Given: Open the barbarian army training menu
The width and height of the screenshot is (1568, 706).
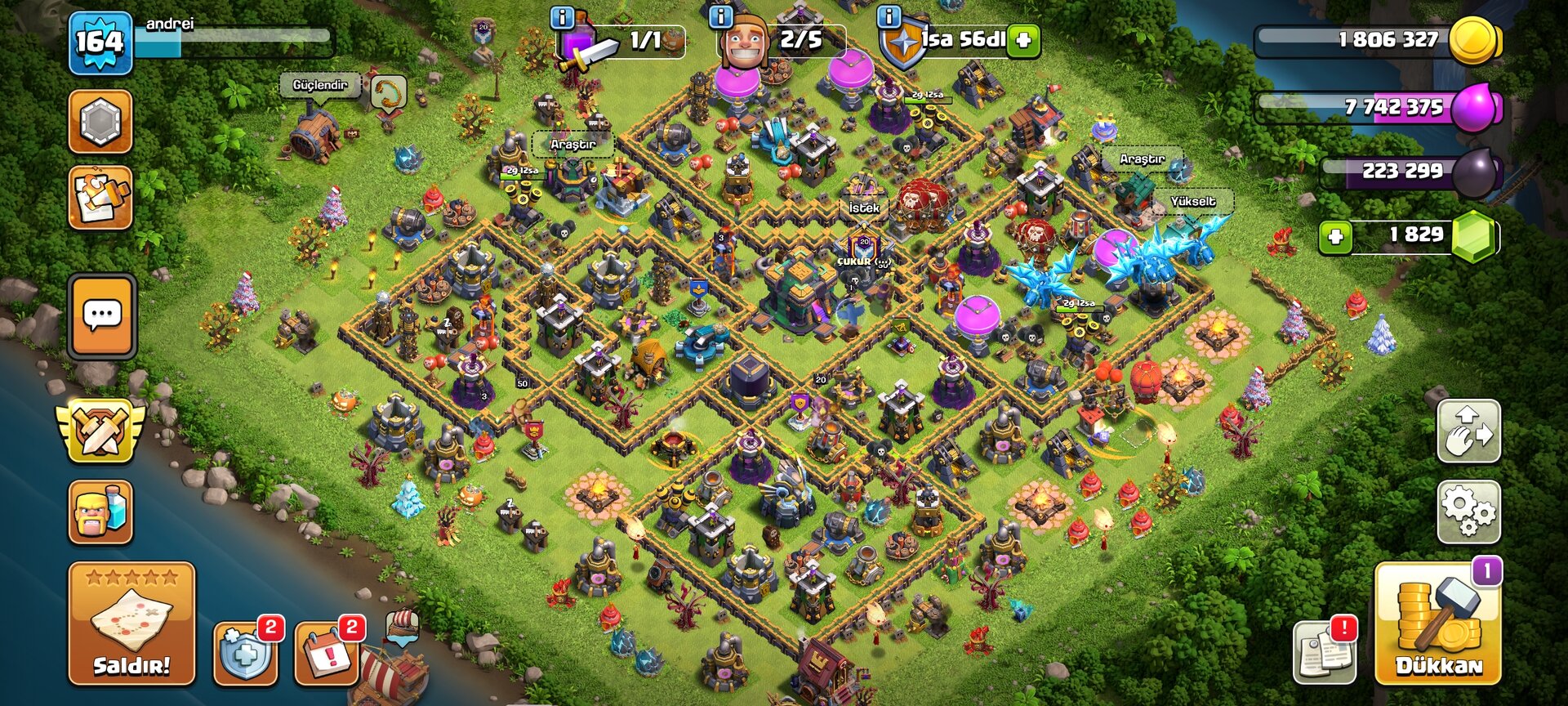Looking at the screenshot, I should click(100, 512).
